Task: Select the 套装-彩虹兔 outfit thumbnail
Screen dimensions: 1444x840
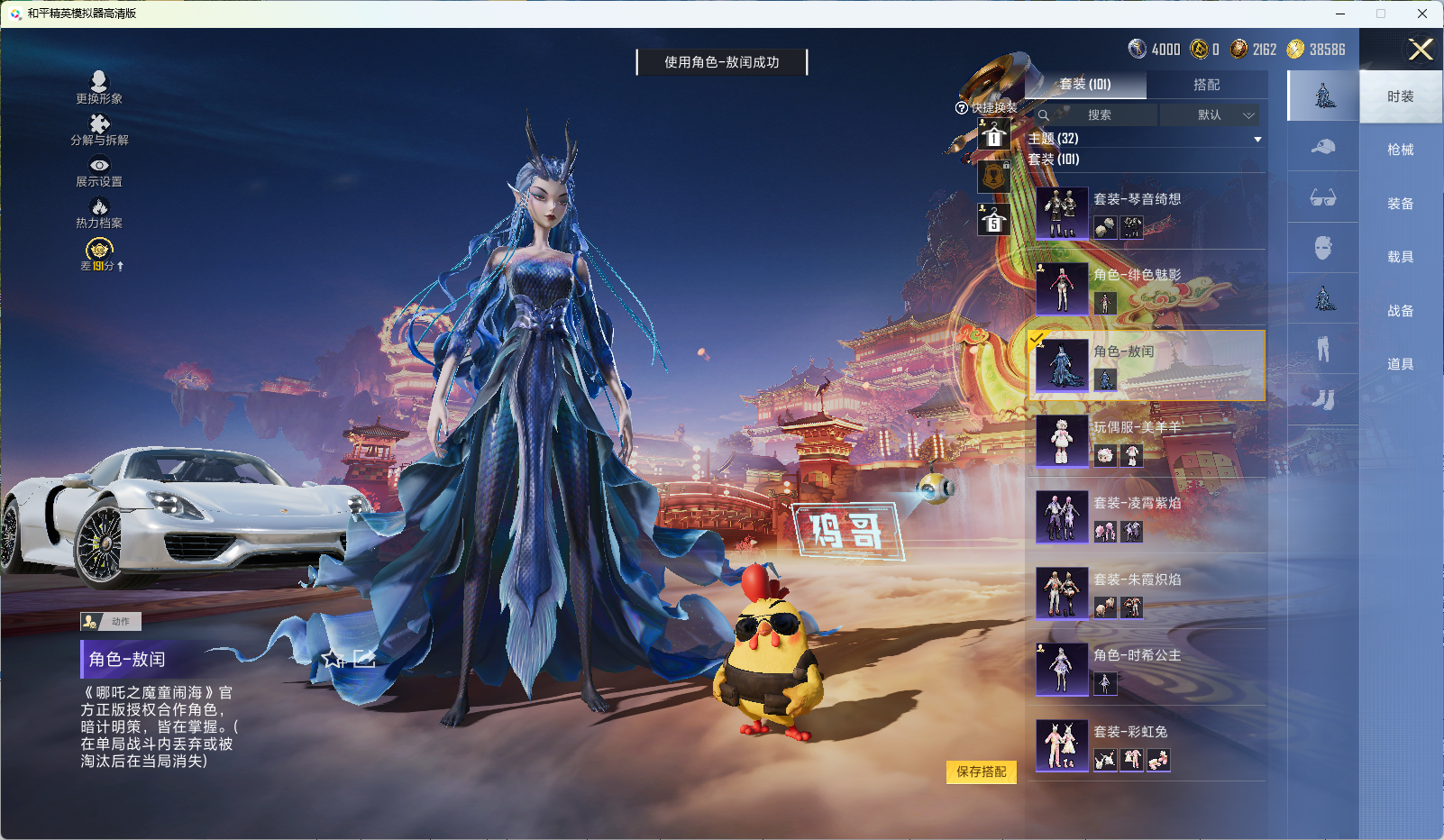Action: tap(1062, 744)
